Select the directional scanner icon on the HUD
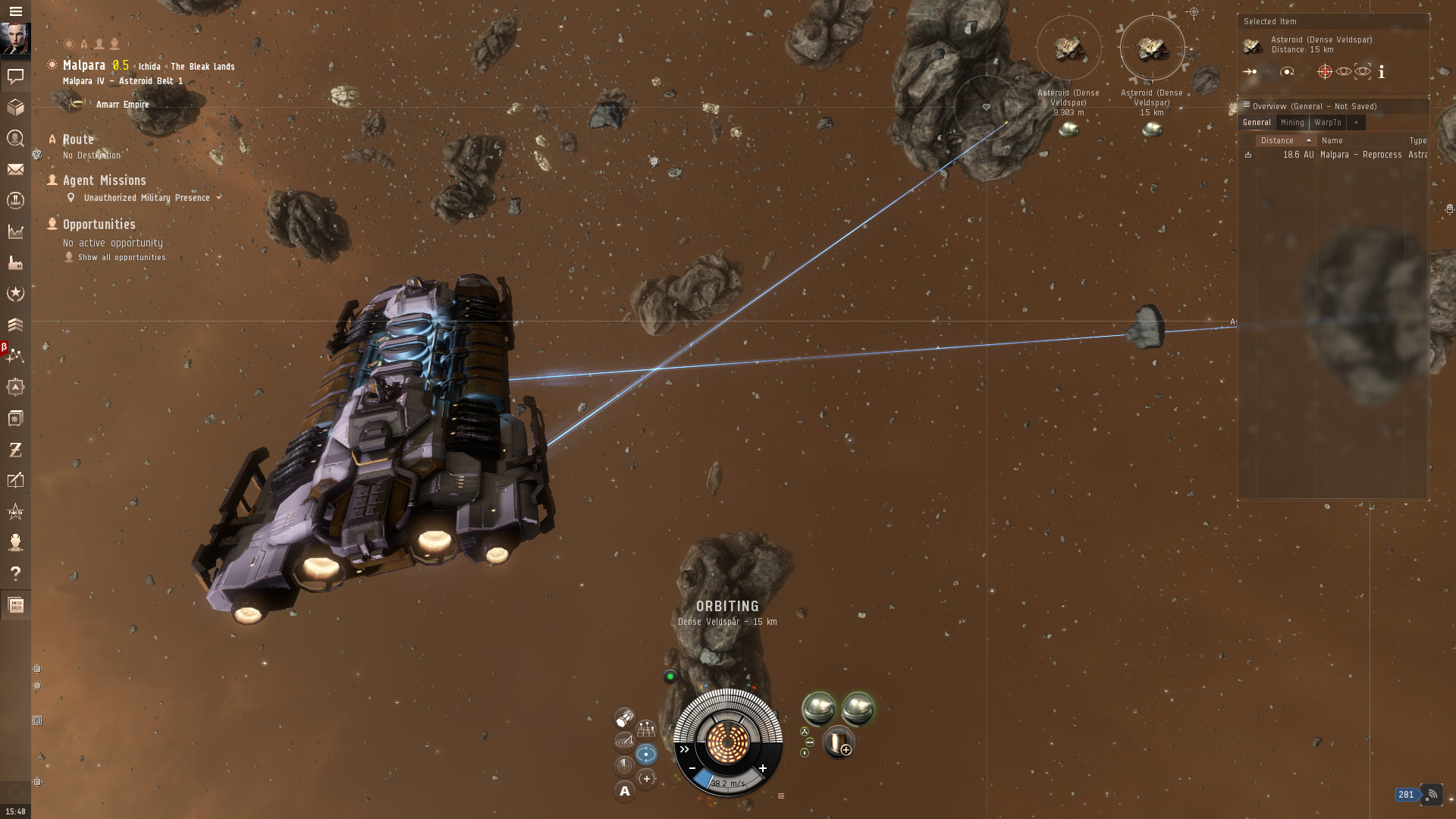This screenshot has width=1456, height=819. (623, 741)
